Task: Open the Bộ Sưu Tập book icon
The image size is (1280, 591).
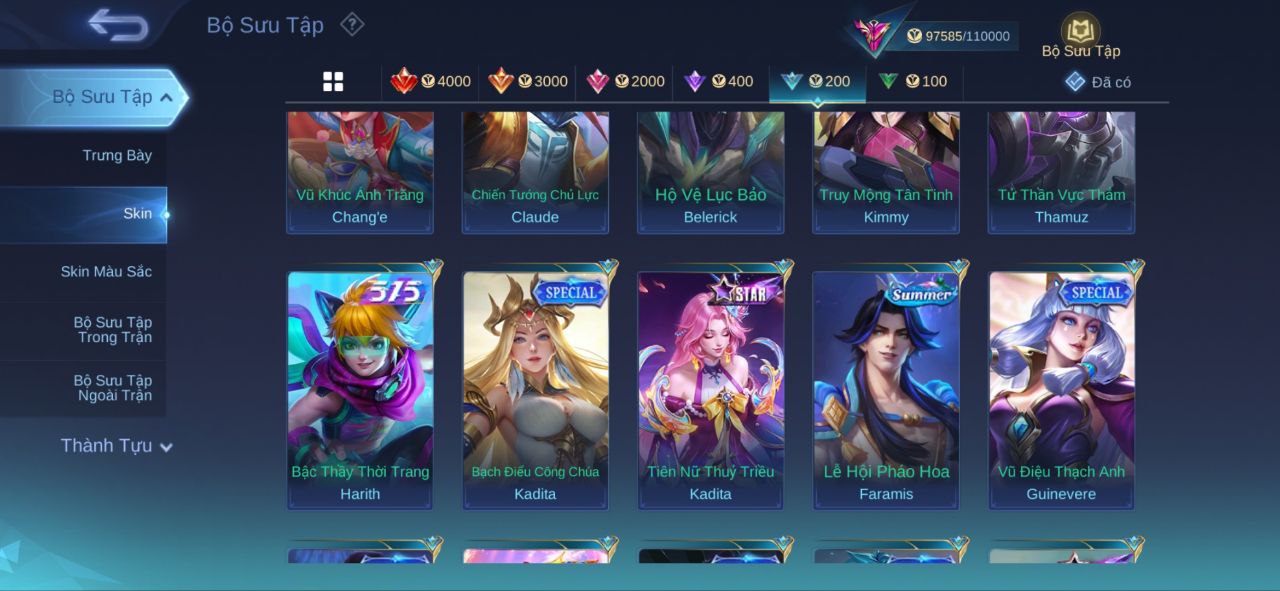Action: coord(1080,33)
